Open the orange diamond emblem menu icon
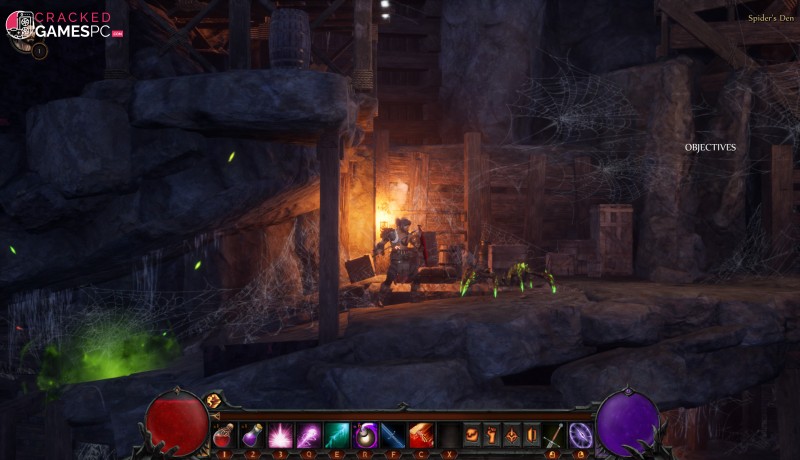Image resolution: width=800 pixels, height=460 pixels. point(511,435)
